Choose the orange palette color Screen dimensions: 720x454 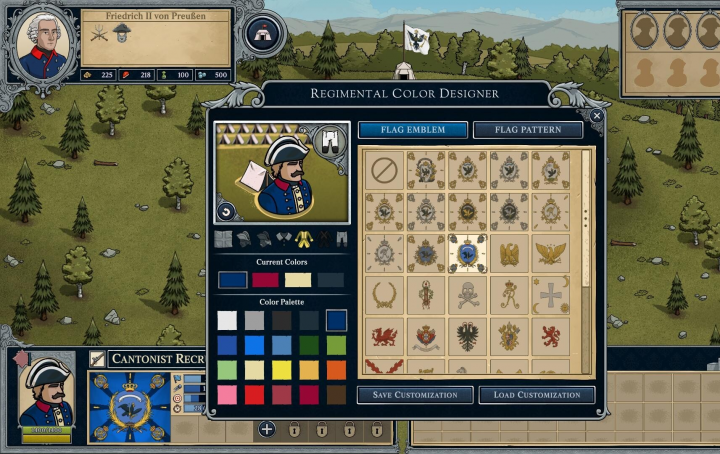pyautogui.click(x=335, y=370)
